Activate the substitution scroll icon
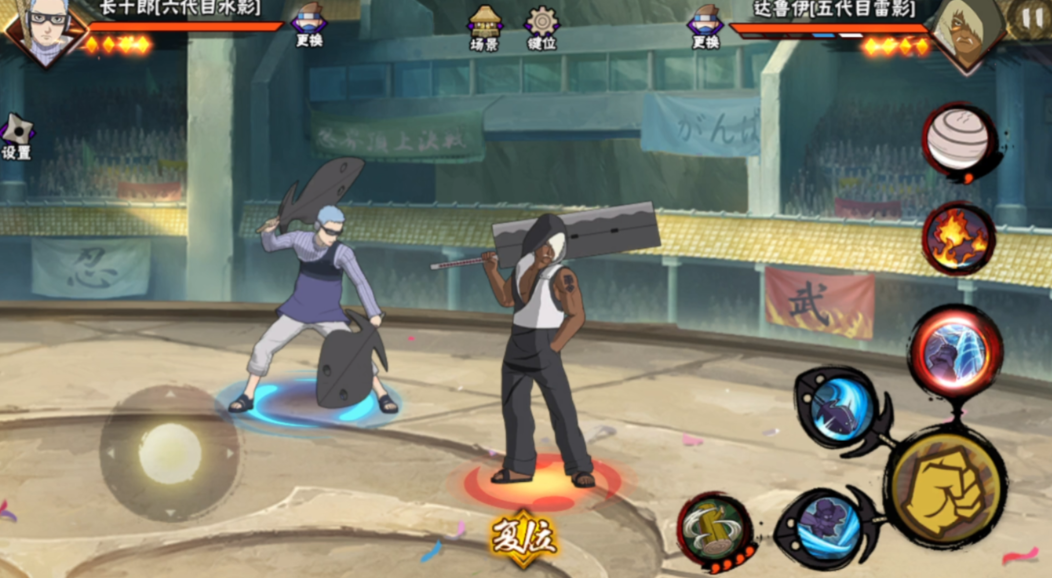Viewport: 1052px width, 578px height. click(x=716, y=531)
